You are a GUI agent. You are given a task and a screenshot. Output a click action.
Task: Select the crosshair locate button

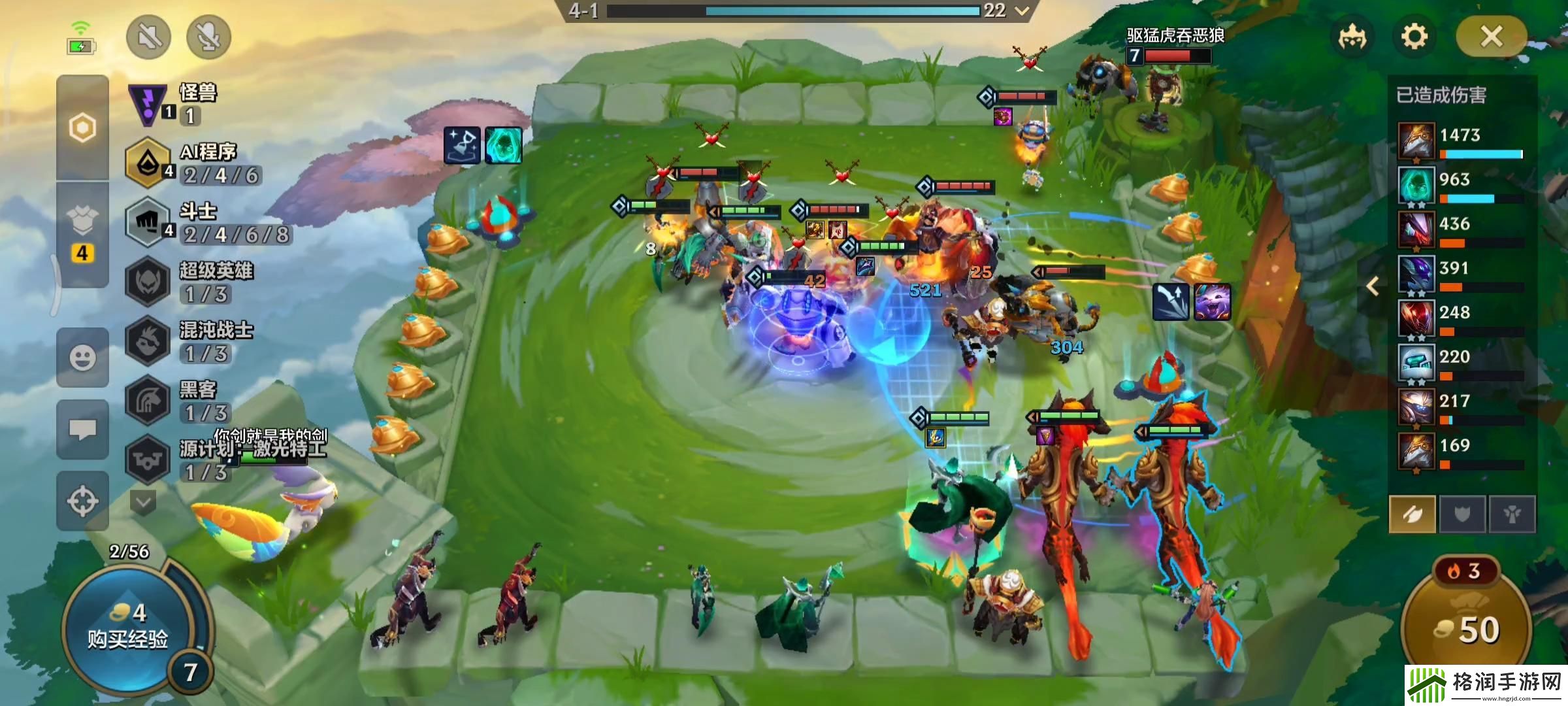pos(82,501)
